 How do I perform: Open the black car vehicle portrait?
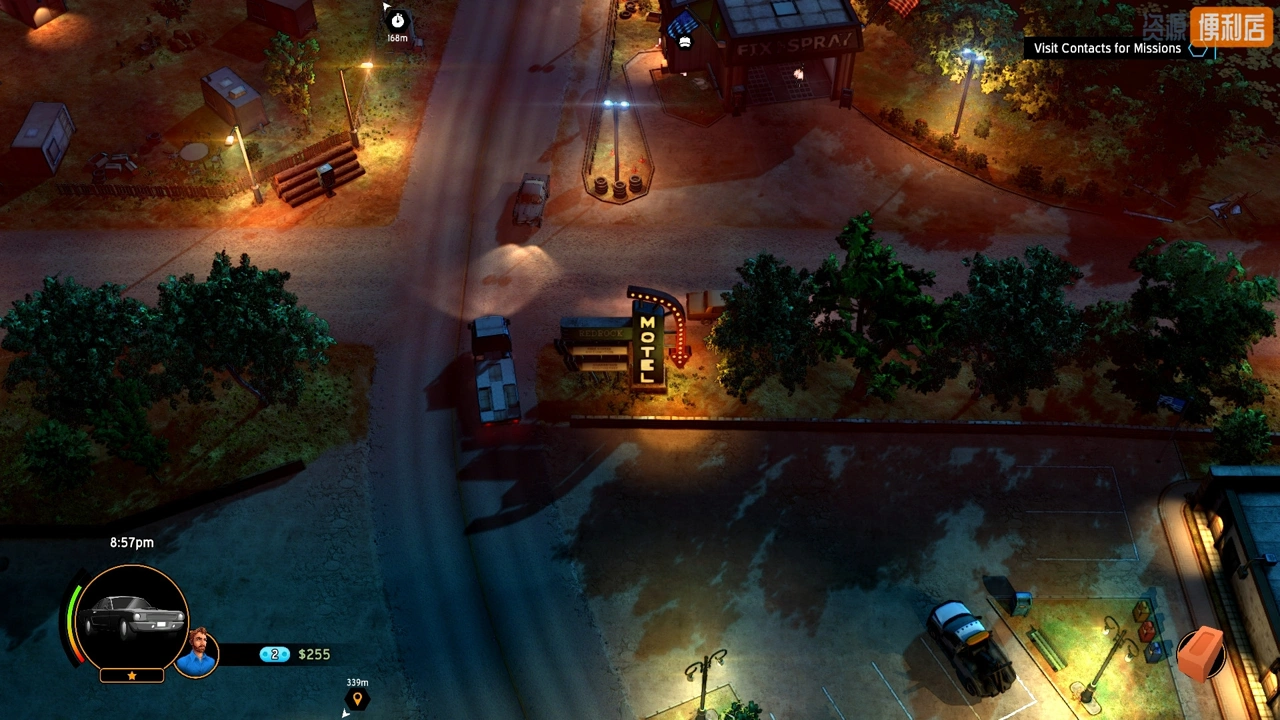pyautogui.click(x=132, y=618)
